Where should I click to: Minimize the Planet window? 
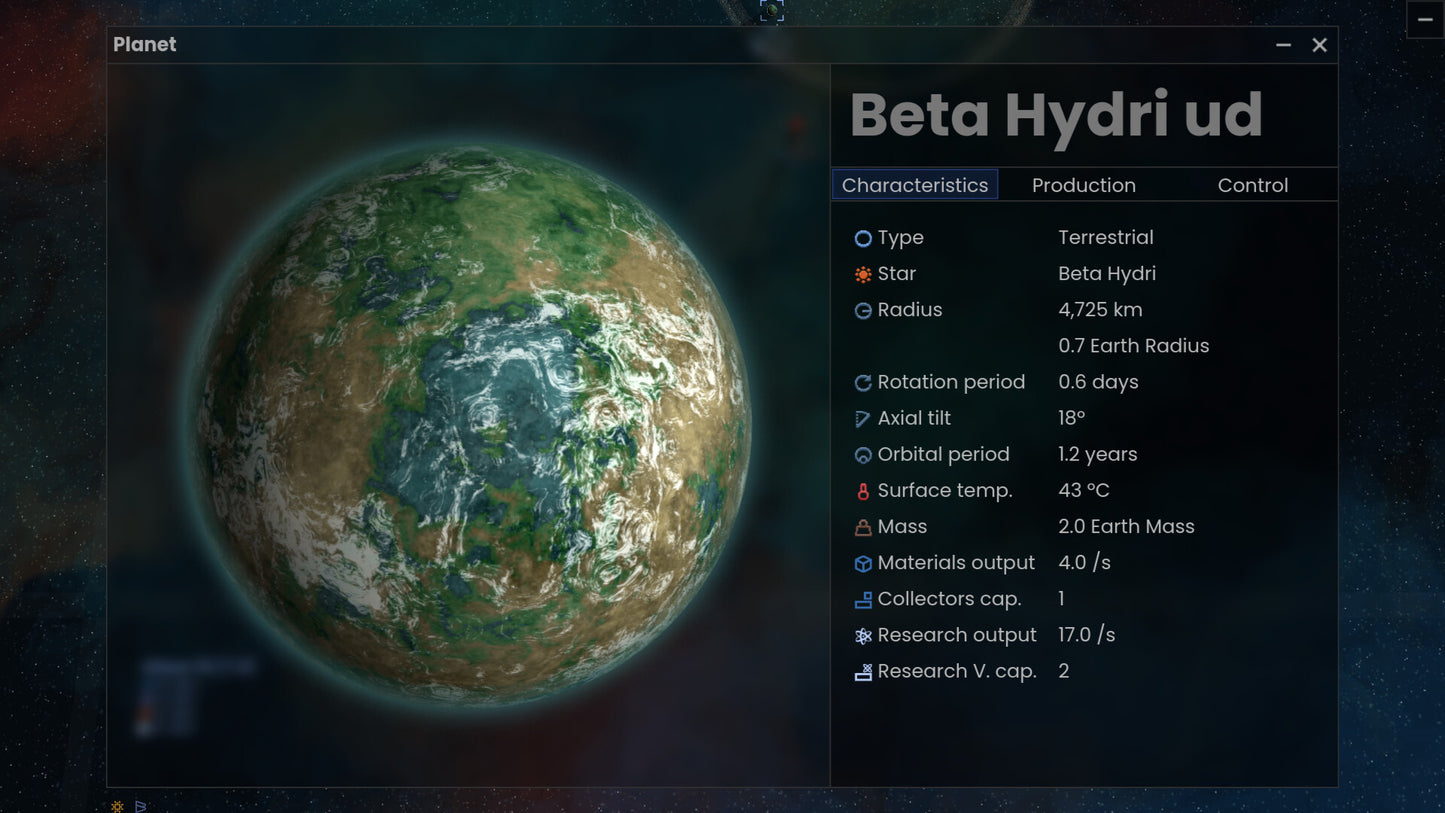[x=1283, y=45]
